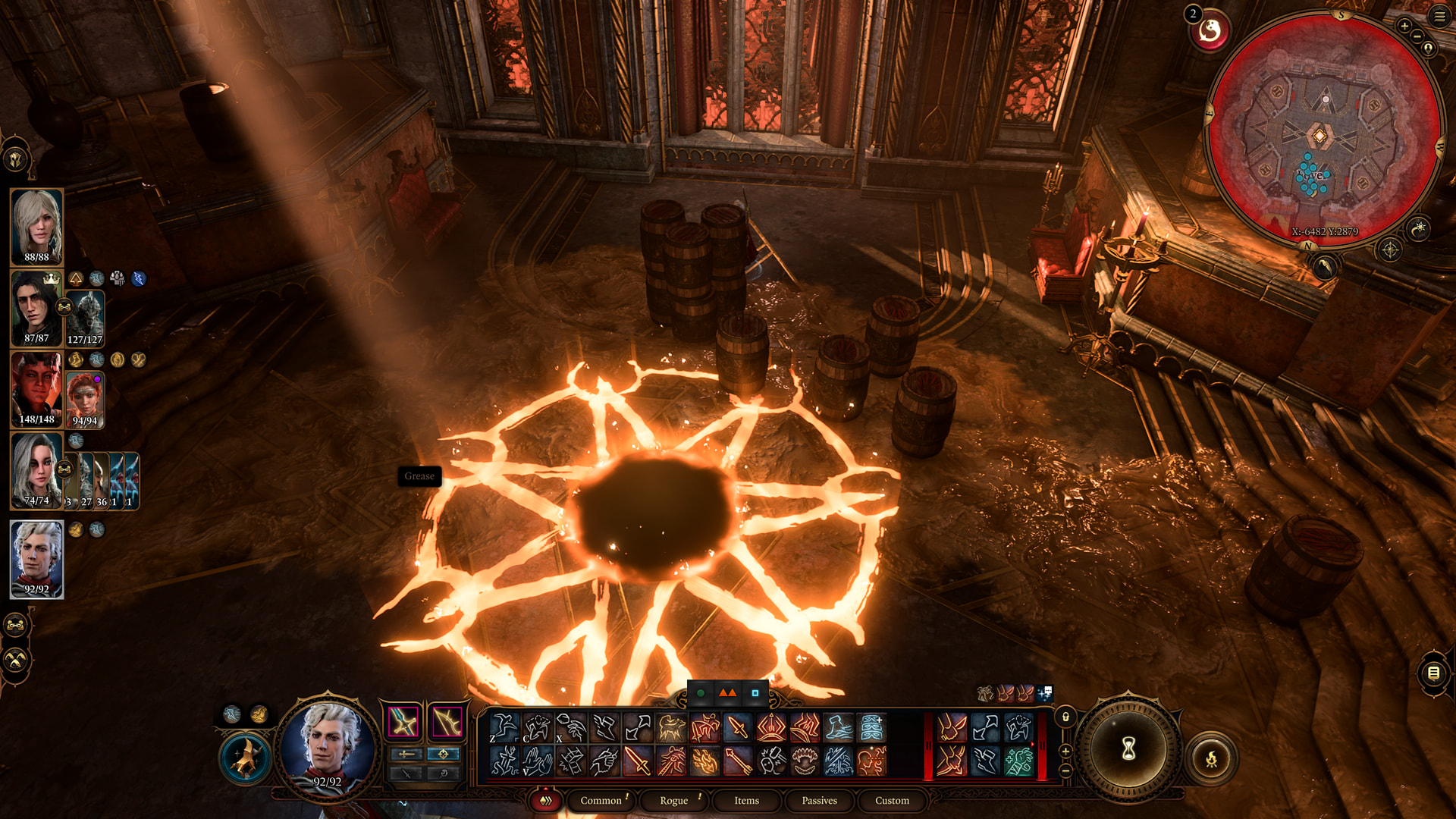Choose the party portrait showing 88/88 health

pyautogui.click(x=36, y=226)
